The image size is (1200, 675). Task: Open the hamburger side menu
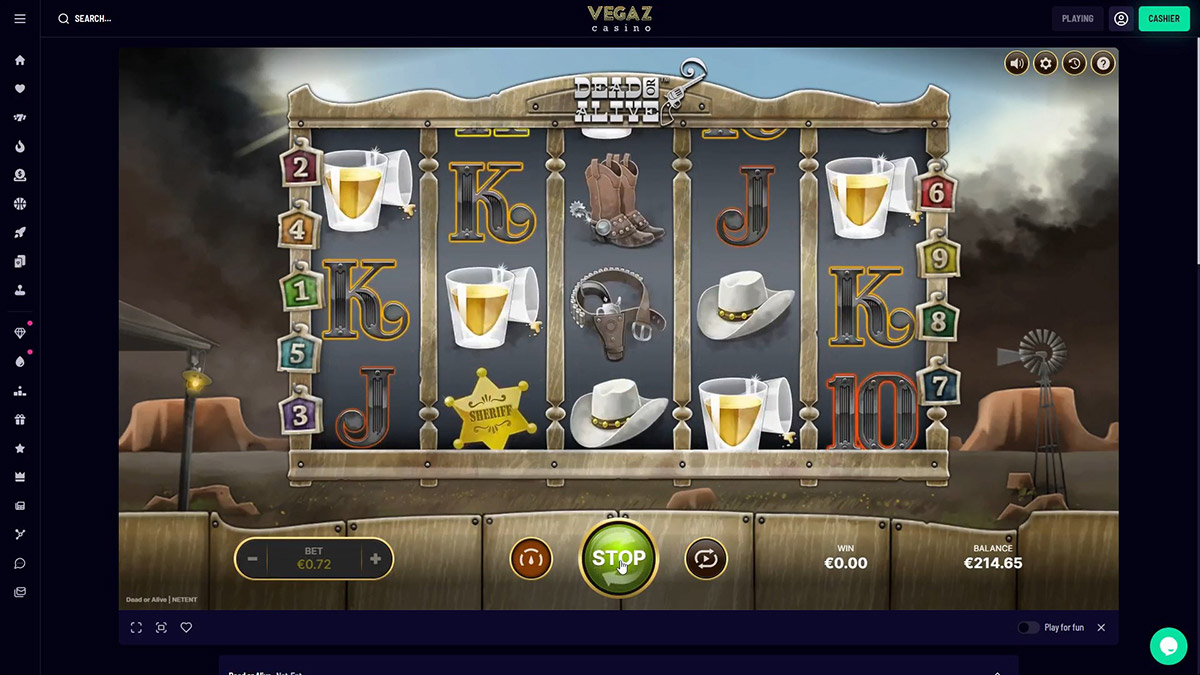20,18
